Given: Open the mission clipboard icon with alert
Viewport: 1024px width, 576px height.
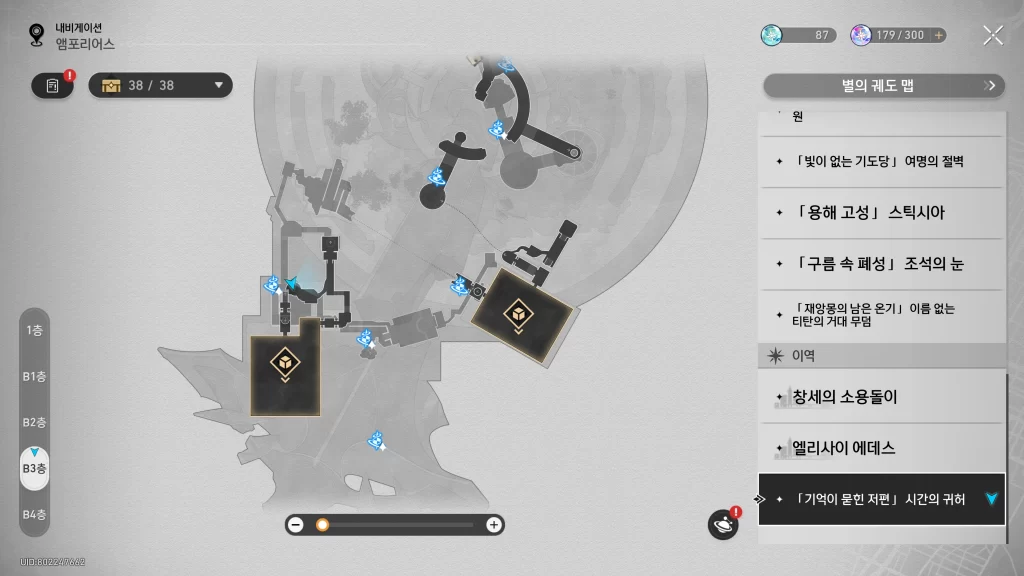Looking at the screenshot, I should [x=52, y=86].
